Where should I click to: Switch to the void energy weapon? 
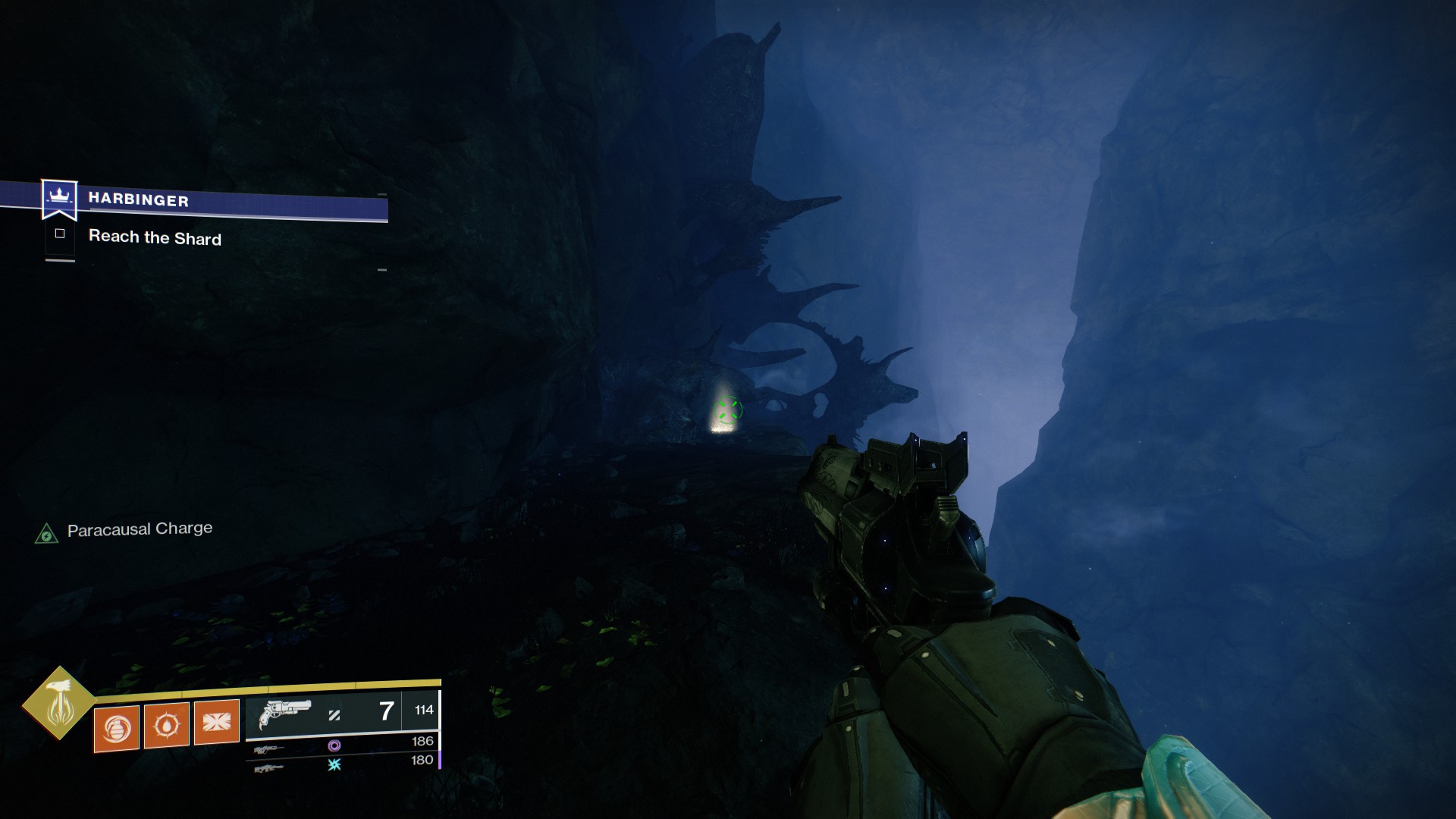269,749
